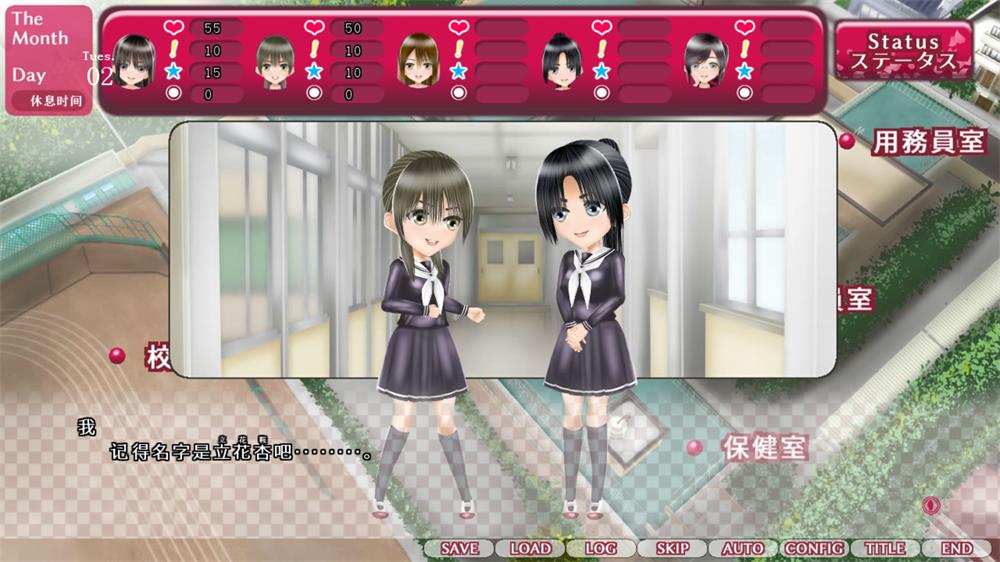Show the dialogue LOG

coord(601,548)
